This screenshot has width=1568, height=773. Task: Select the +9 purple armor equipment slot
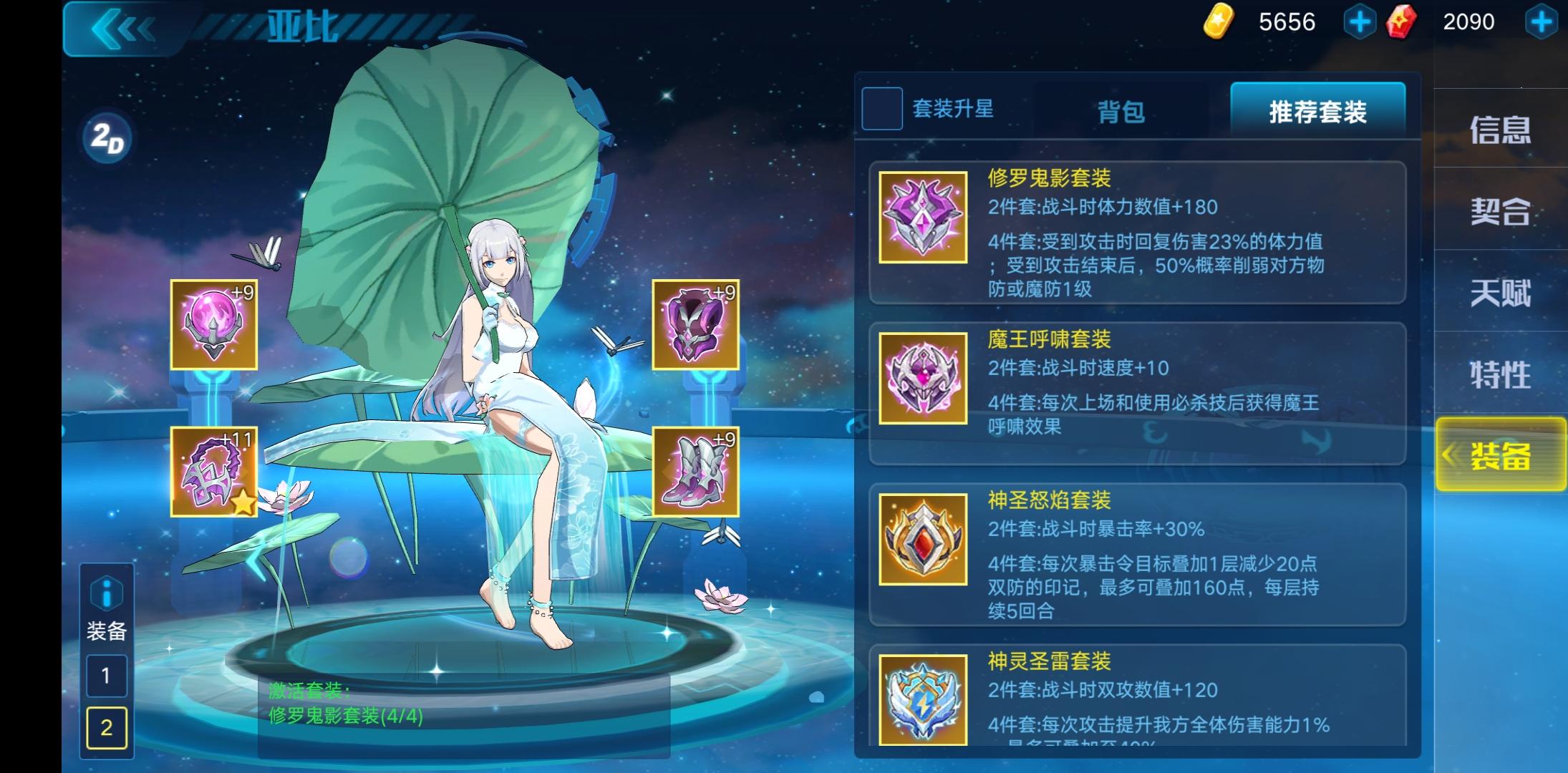click(x=696, y=324)
